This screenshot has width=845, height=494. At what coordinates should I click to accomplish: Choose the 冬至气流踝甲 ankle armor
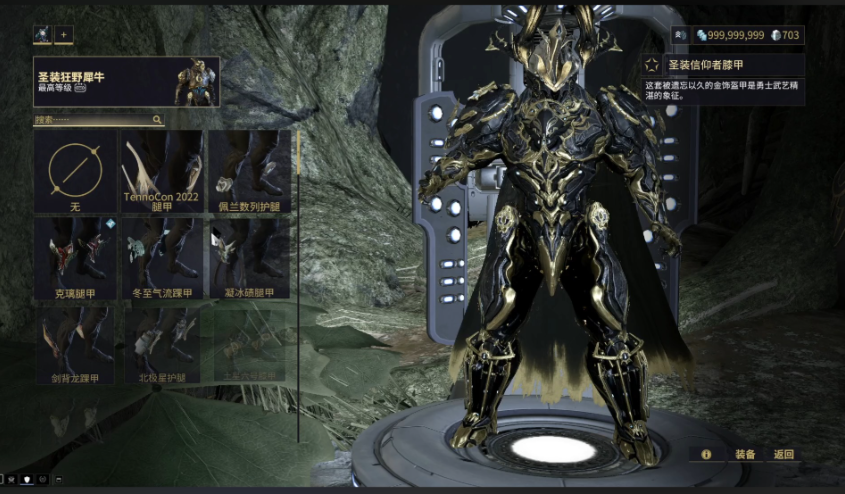[162, 258]
